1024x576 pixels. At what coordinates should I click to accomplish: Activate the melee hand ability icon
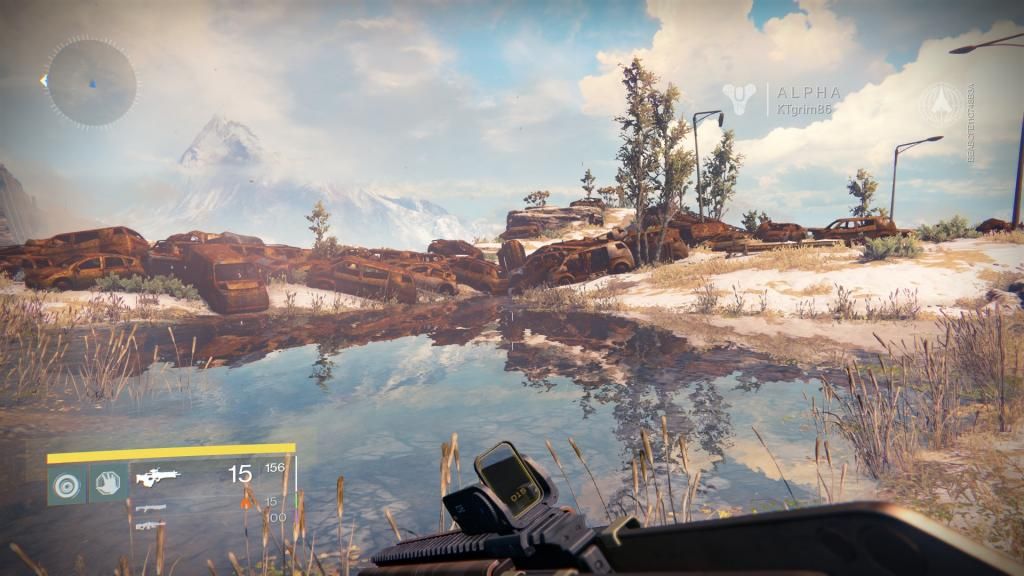pos(108,483)
